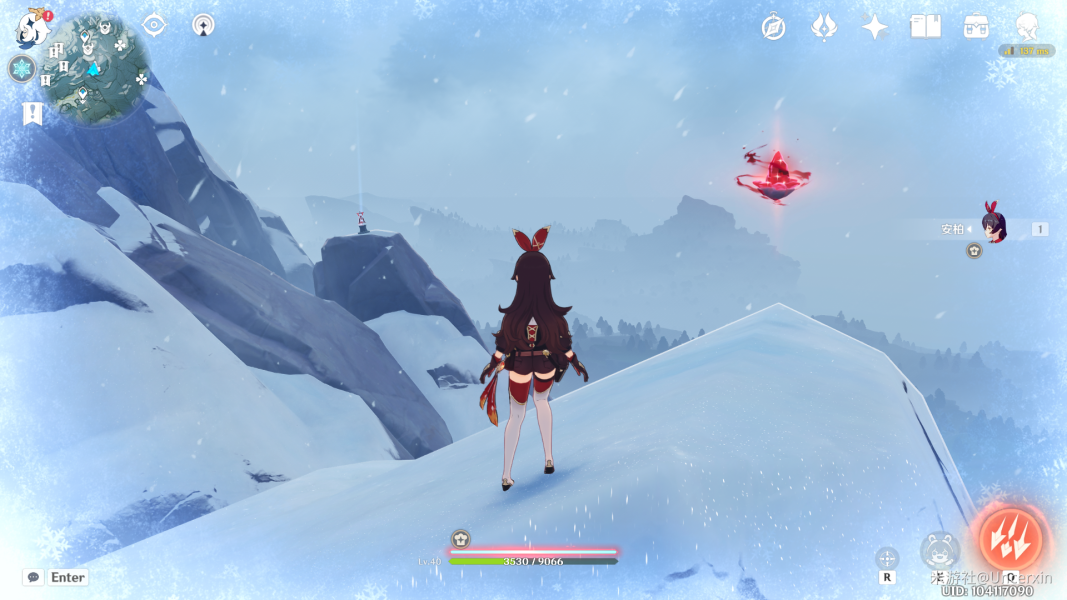Open the quest banner icon under the minimap
Viewport: 1067px width, 600px height.
[32, 114]
